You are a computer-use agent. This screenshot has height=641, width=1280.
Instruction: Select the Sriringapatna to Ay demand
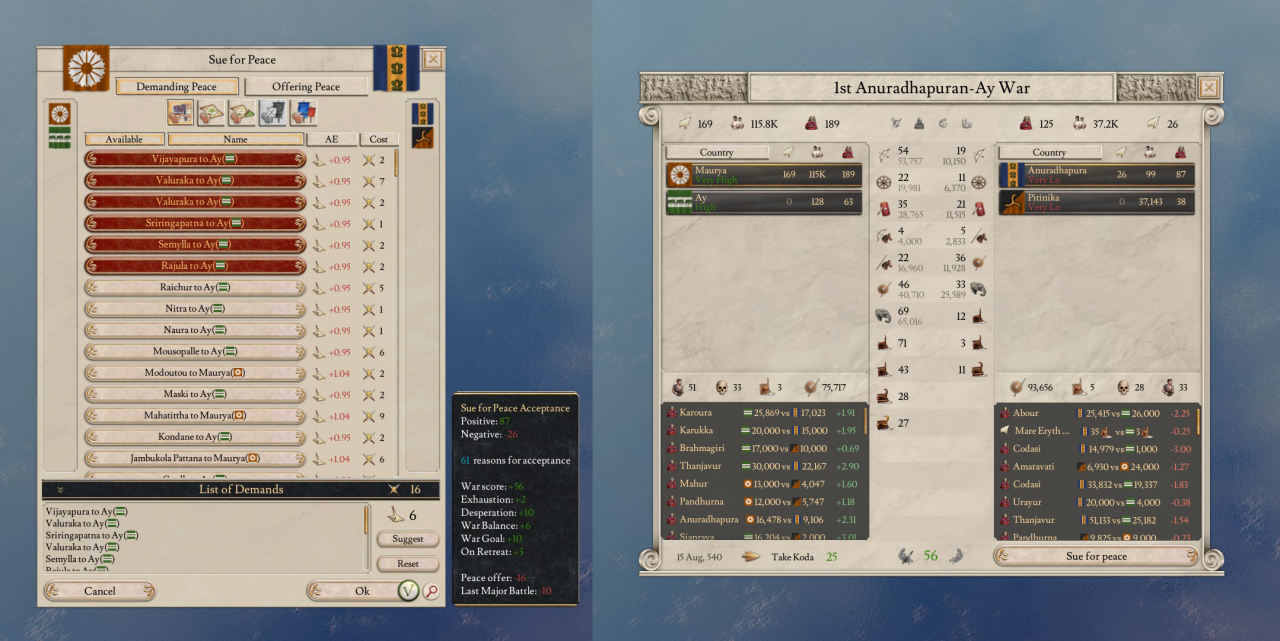[195, 223]
